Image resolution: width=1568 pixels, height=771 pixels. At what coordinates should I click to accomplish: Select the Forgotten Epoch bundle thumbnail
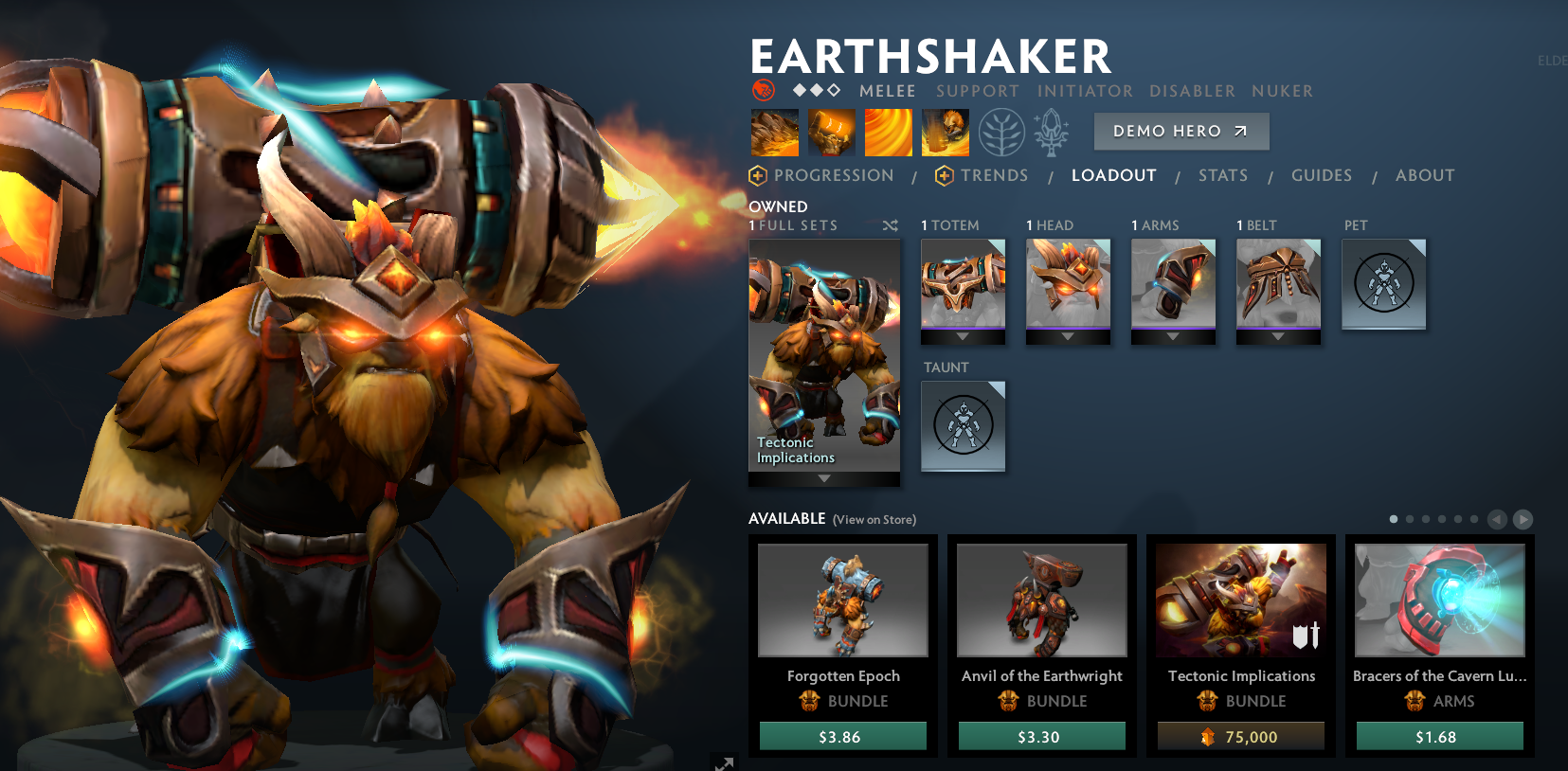(842, 601)
